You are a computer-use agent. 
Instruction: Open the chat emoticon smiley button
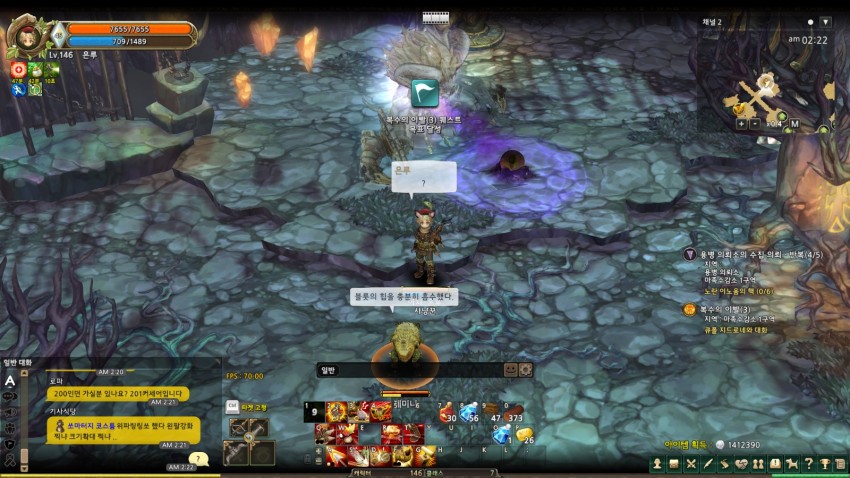511,369
